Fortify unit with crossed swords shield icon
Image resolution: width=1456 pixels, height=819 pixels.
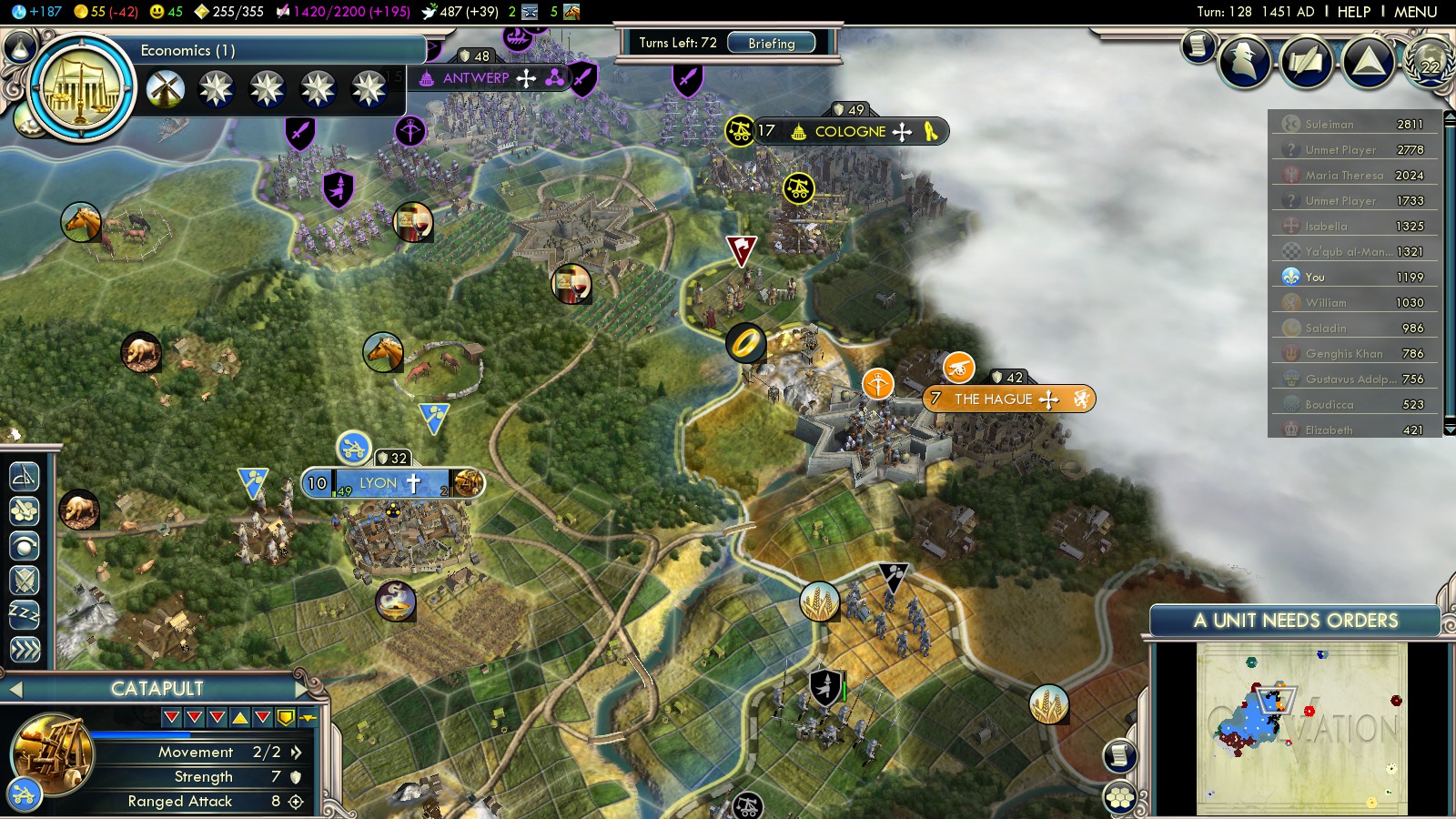tap(25, 580)
